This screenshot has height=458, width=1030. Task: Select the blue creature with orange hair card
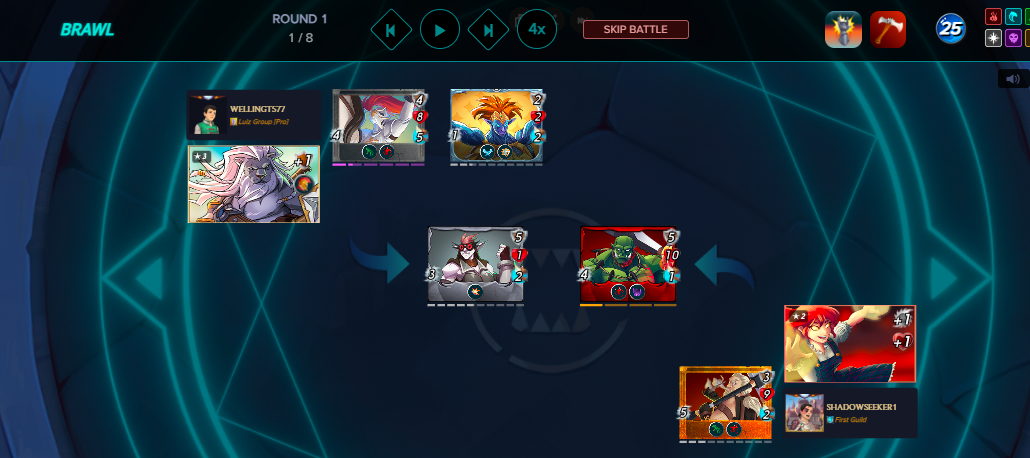pyautogui.click(x=496, y=125)
